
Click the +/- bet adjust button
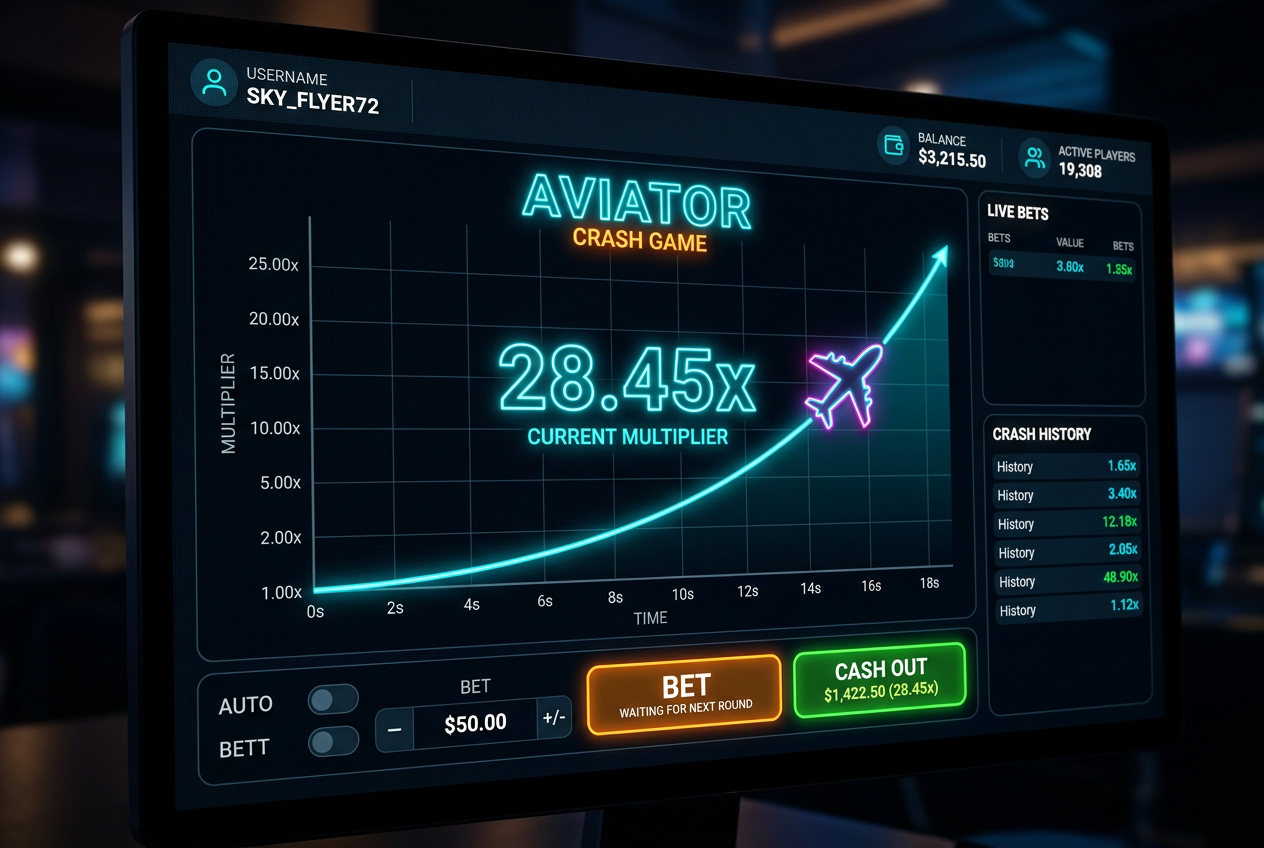tap(554, 718)
